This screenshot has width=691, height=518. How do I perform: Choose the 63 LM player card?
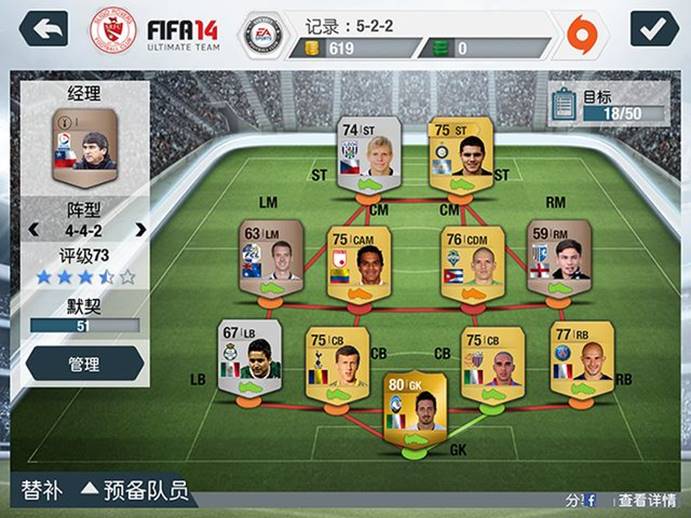point(271,258)
